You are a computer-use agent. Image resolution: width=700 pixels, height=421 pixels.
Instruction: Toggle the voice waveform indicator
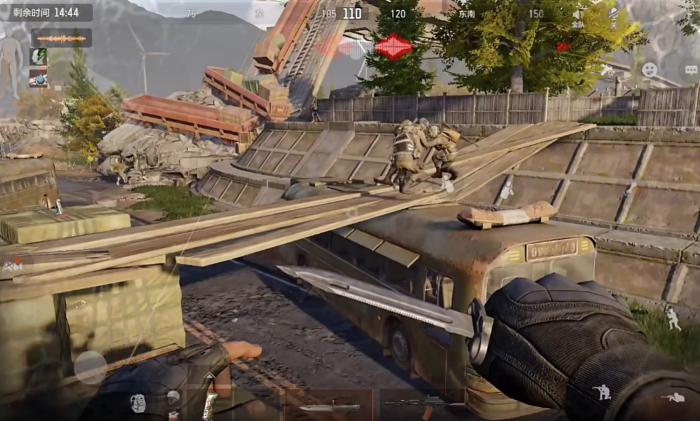point(61,38)
